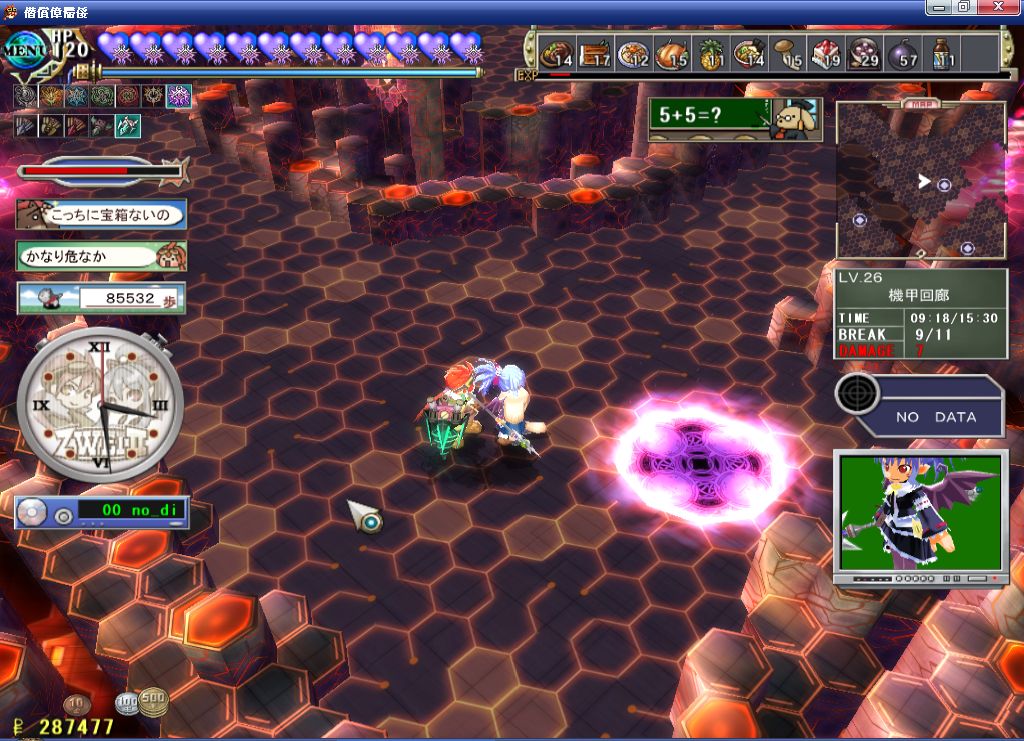Select the pineapple food slot
The image size is (1024, 741).
[x=712, y=52]
